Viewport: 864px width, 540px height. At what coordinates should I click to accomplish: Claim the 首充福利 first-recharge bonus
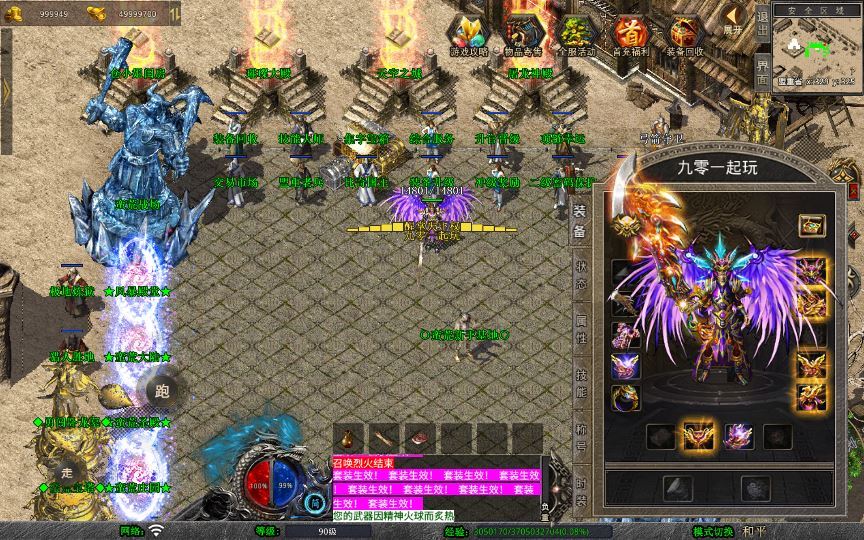coord(630,33)
